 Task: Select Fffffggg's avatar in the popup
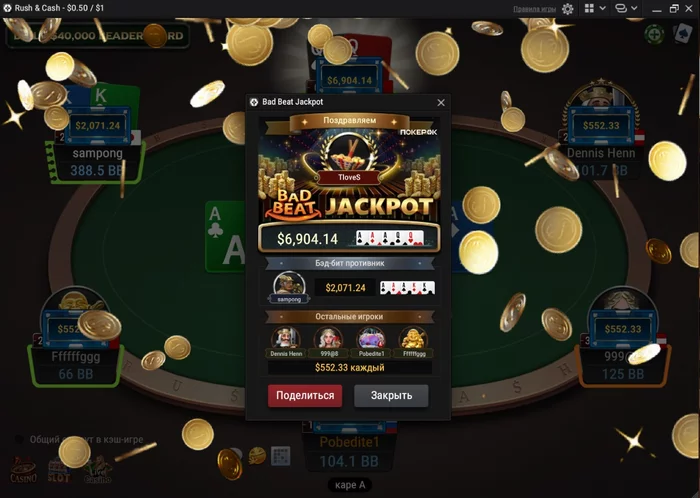coord(413,338)
